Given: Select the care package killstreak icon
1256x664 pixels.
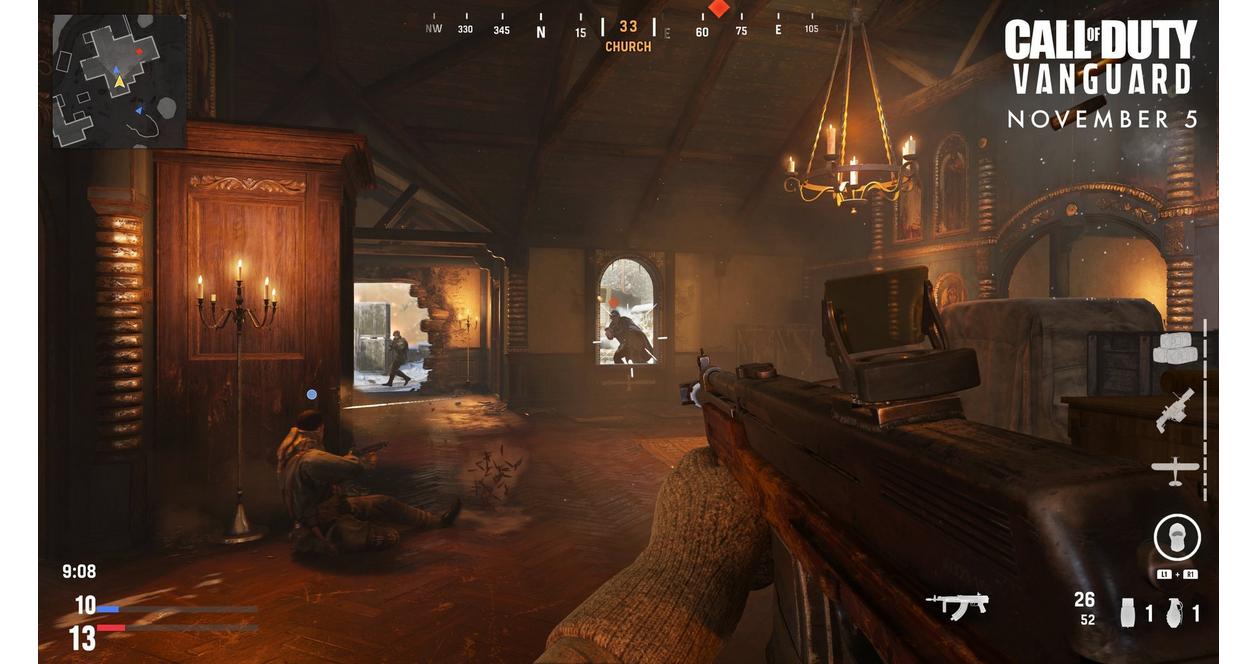Looking at the screenshot, I should [x=1177, y=347].
